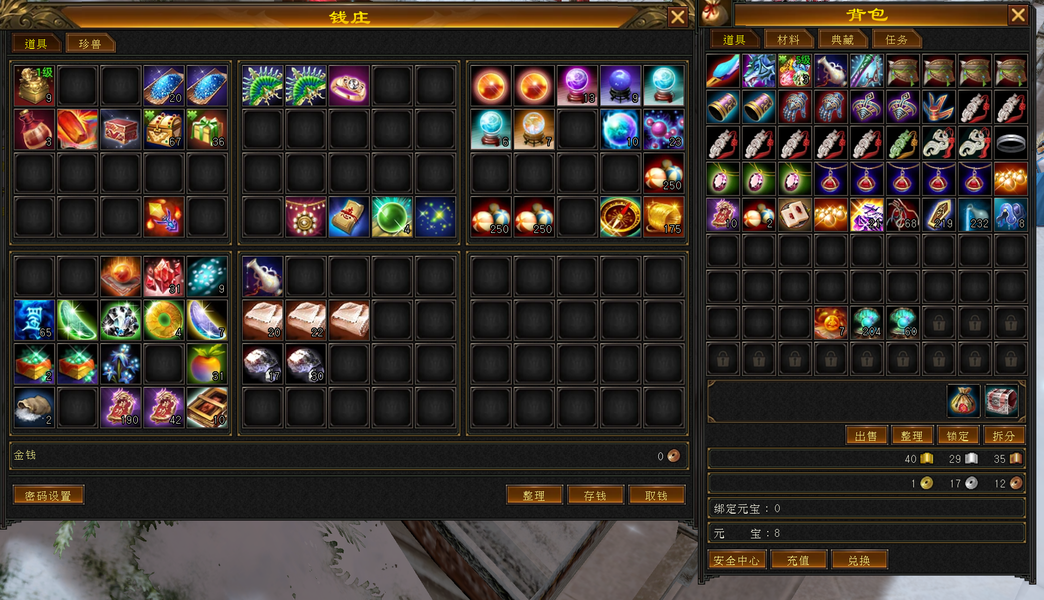Open 密码设置 password settings
Viewport: 1044px width, 600px height.
(x=48, y=495)
